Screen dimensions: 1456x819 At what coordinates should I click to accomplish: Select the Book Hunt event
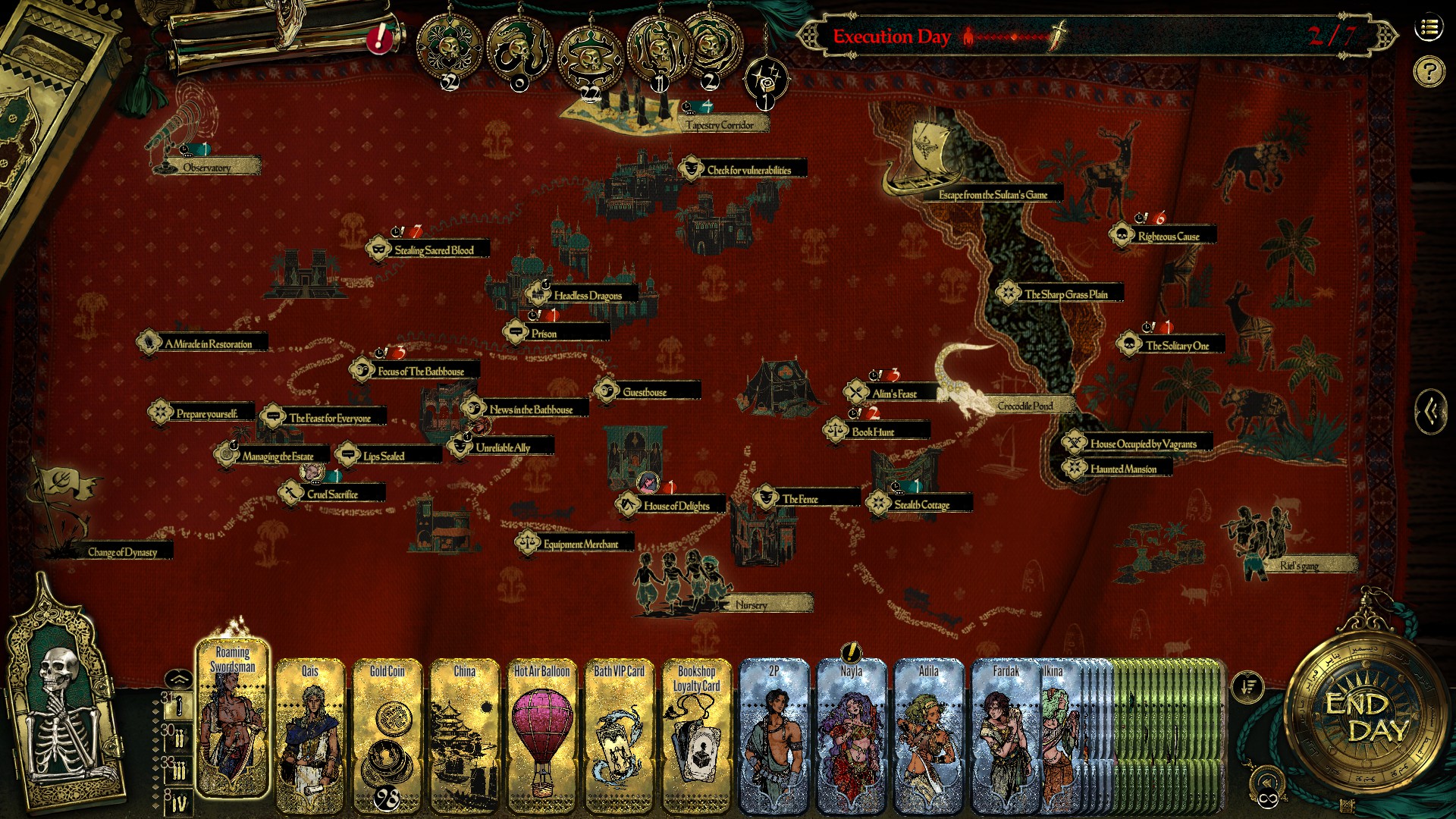(x=873, y=432)
